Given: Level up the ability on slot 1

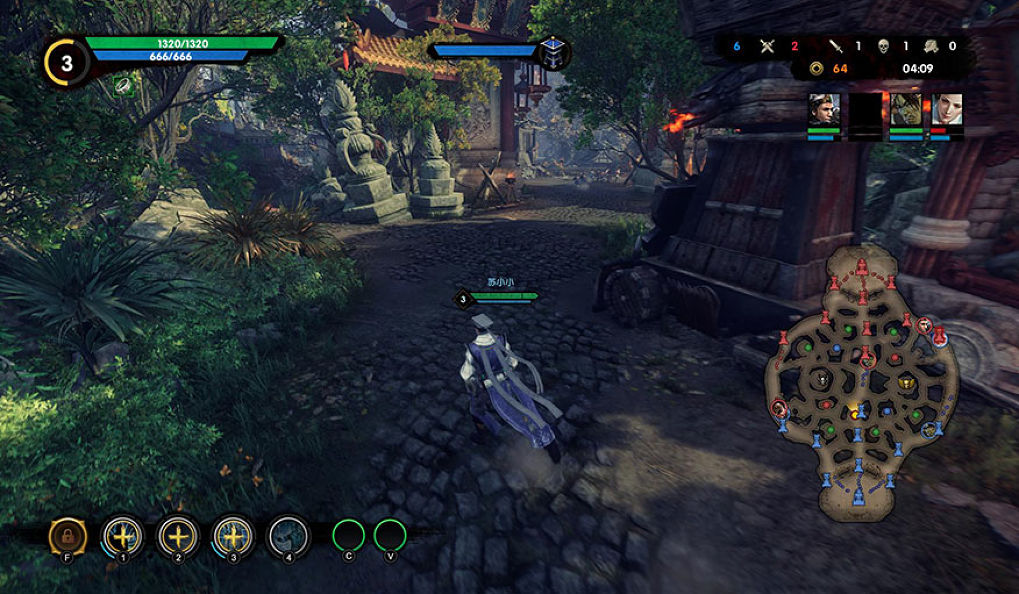Looking at the screenshot, I should (123, 536).
